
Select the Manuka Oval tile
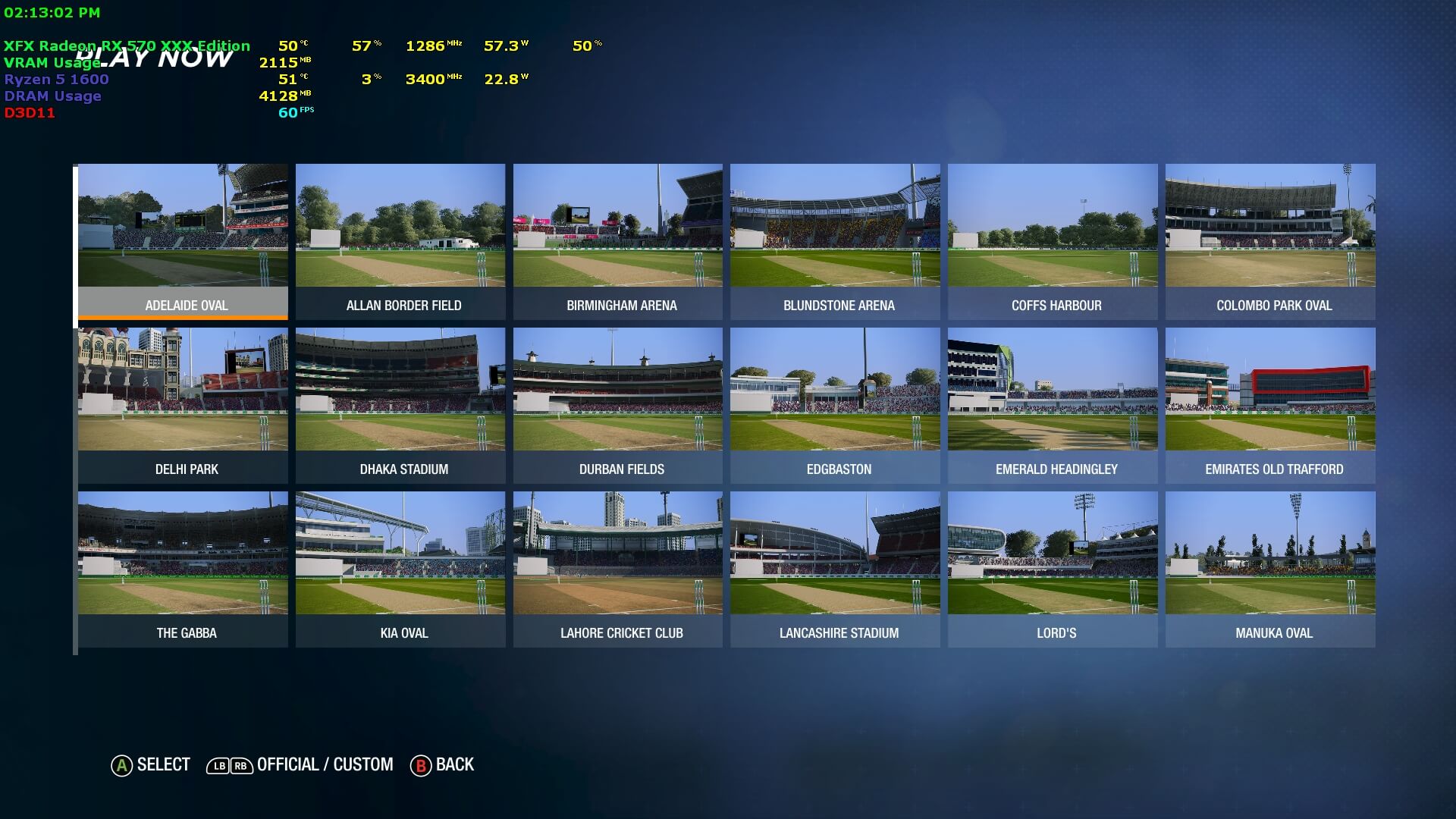click(x=1270, y=569)
